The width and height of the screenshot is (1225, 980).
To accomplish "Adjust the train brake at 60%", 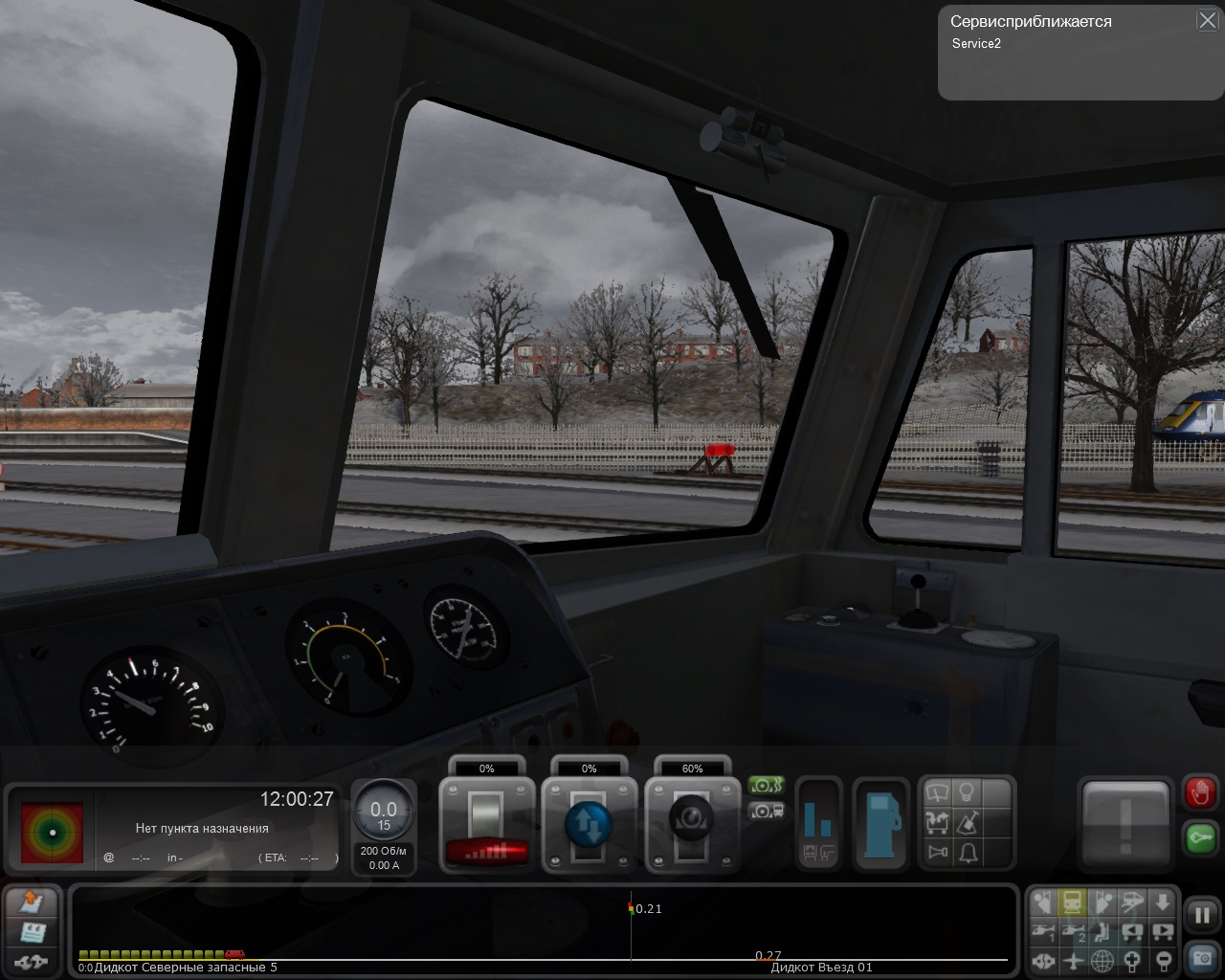I will click(692, 825).
